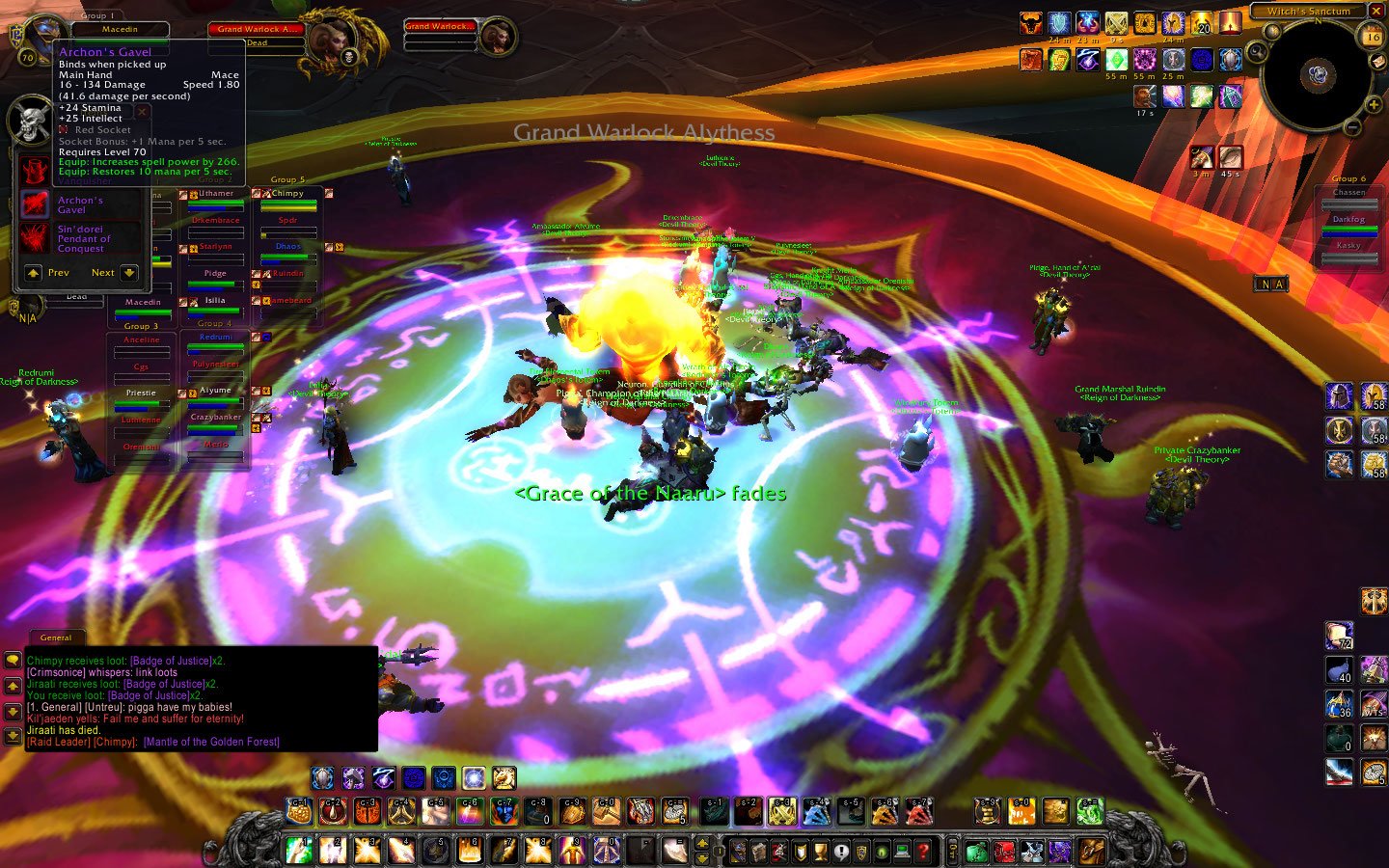The height and width of the screenshot is (868, 1389).
Task: Open the backpack at the bar's end
Action: (1092, 852)
